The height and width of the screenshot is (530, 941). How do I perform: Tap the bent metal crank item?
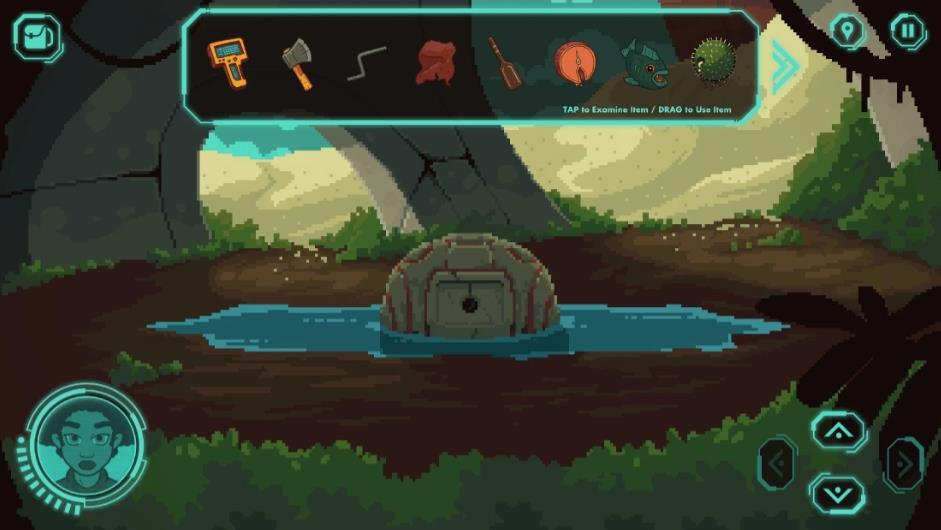tap(366, 63)
